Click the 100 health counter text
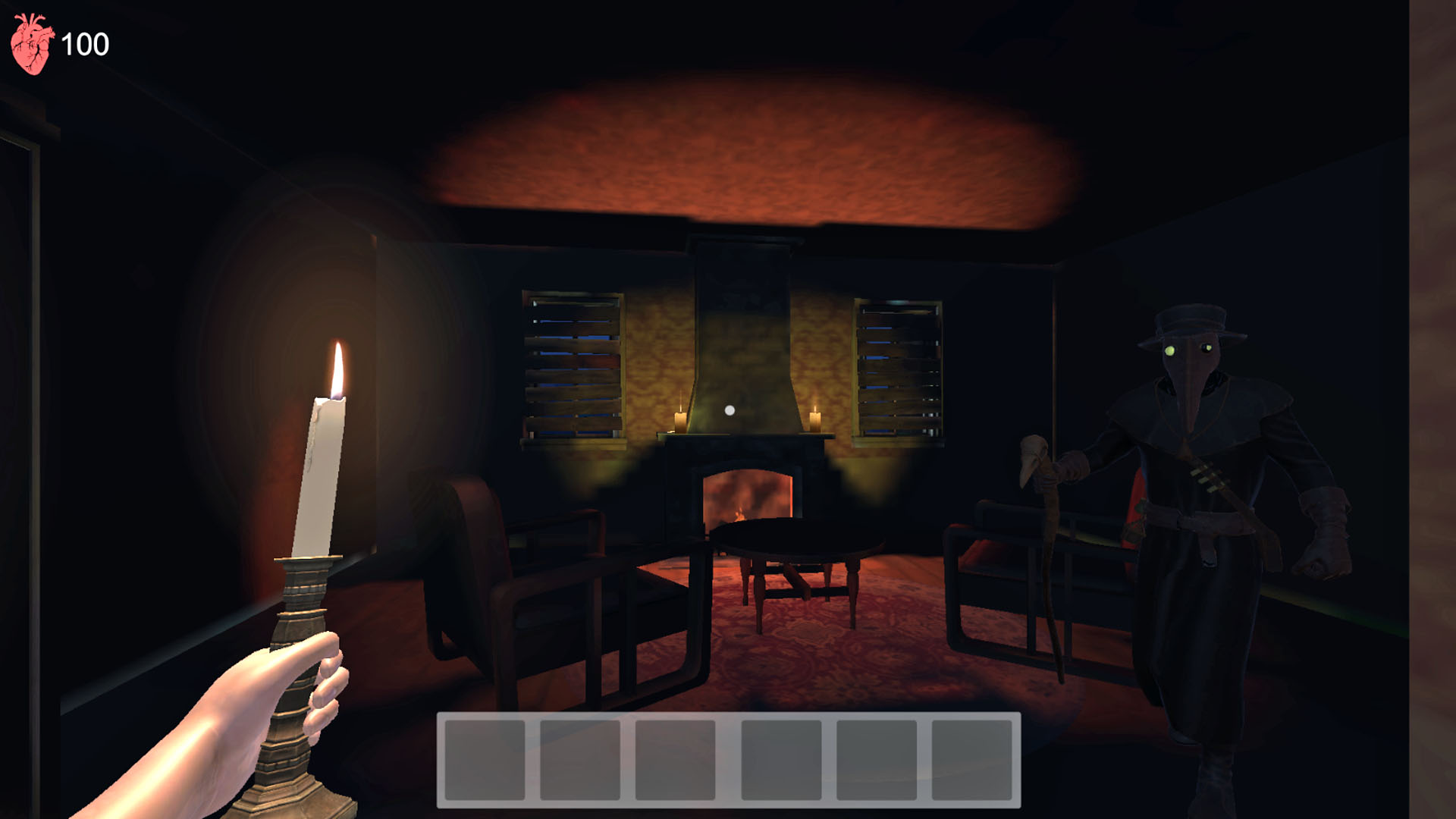The width and height of the screenshot is (1456, 819). coord(86,44)
